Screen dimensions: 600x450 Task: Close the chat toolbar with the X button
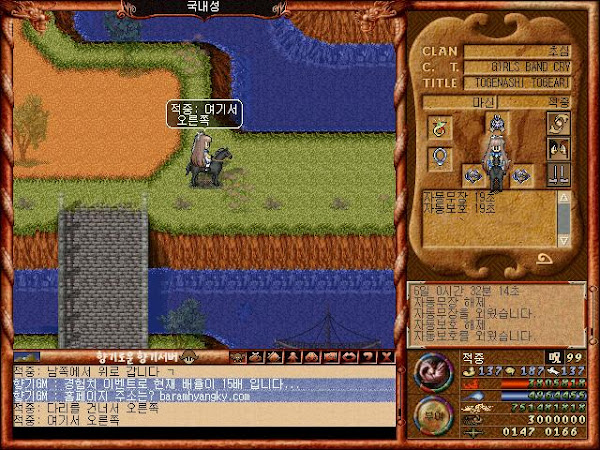[386, 356]
